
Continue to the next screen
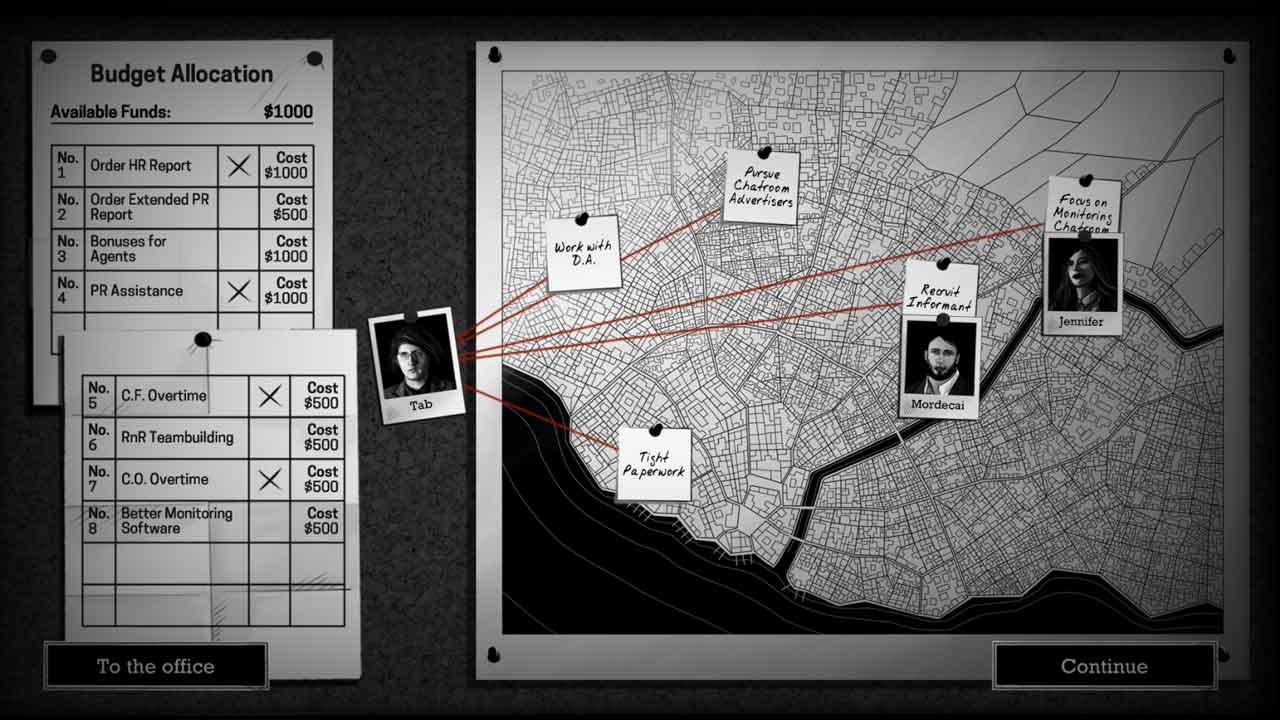click(1104, 666)
